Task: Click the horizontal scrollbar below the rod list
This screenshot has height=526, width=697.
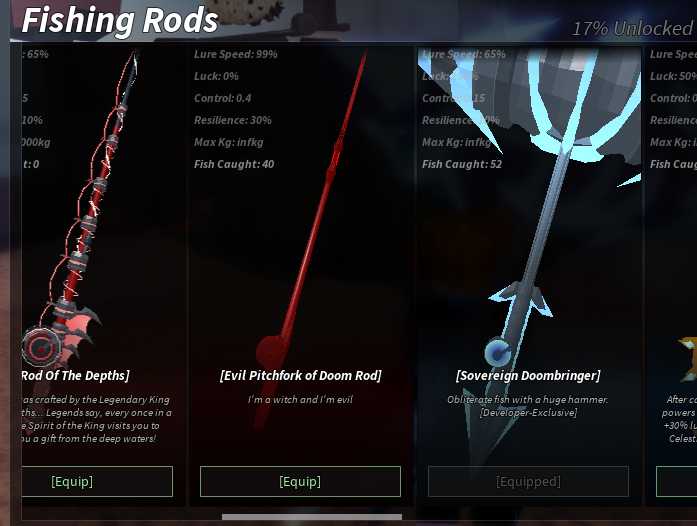Action: [x=311, y=517]
